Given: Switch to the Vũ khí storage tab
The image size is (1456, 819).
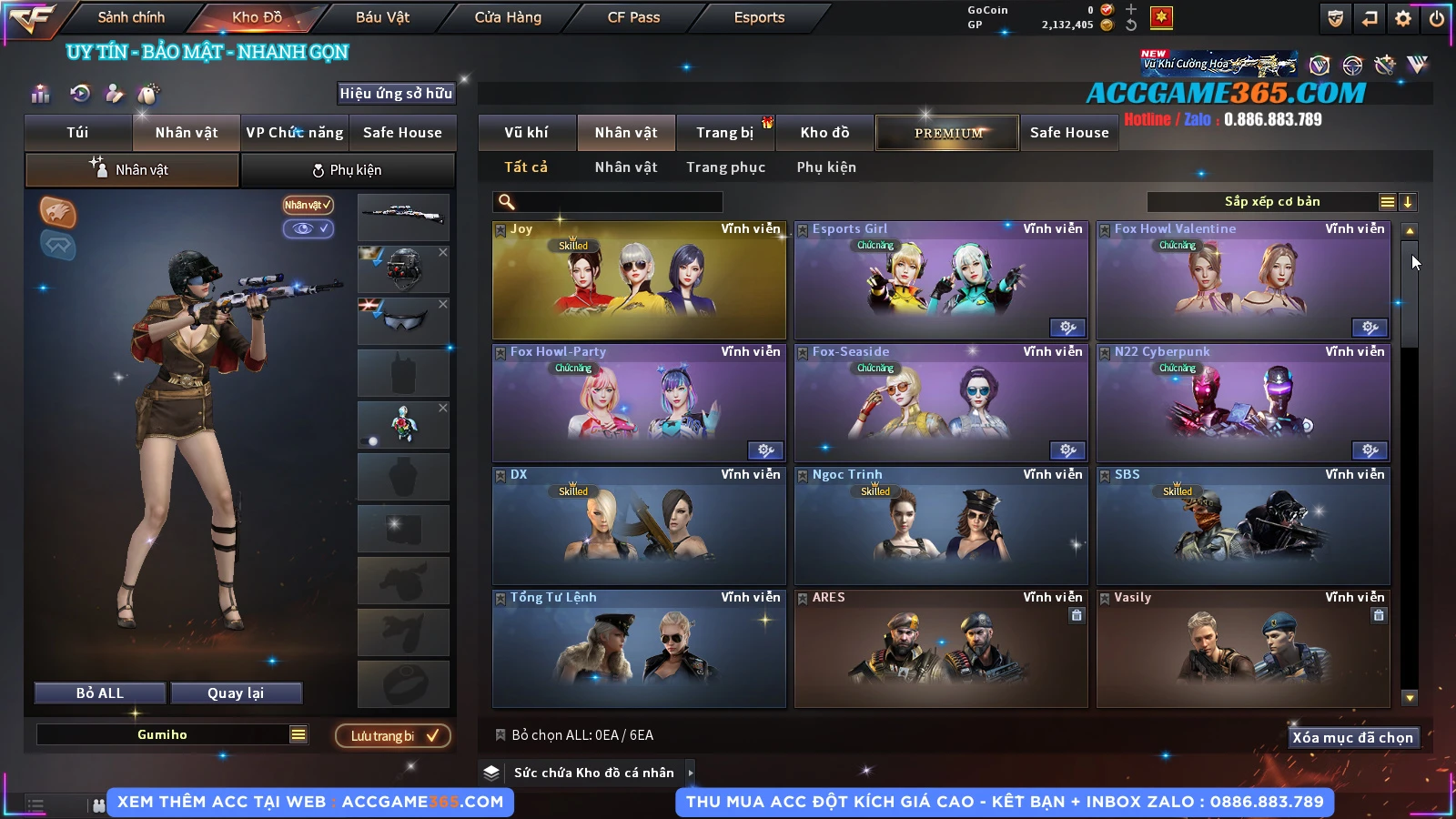Looking at the screenshot, I should click(526, 133).
